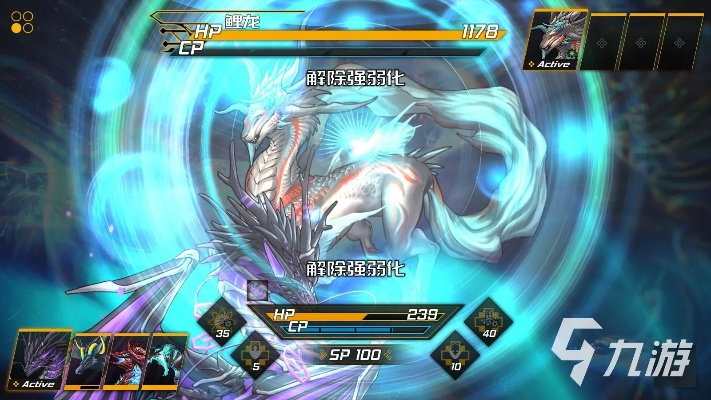Inspect the status effect icon above HP

[x=258, y=291]
